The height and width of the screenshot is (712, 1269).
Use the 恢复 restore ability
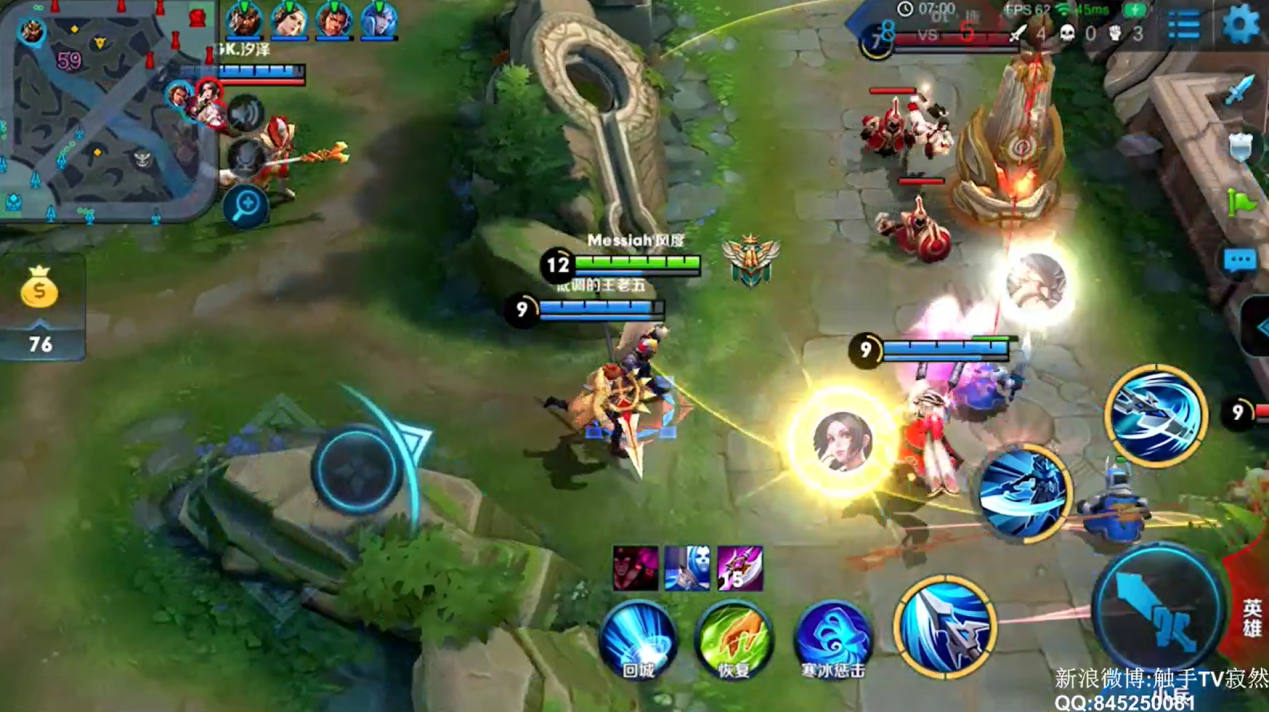click(x=734, y=636)
